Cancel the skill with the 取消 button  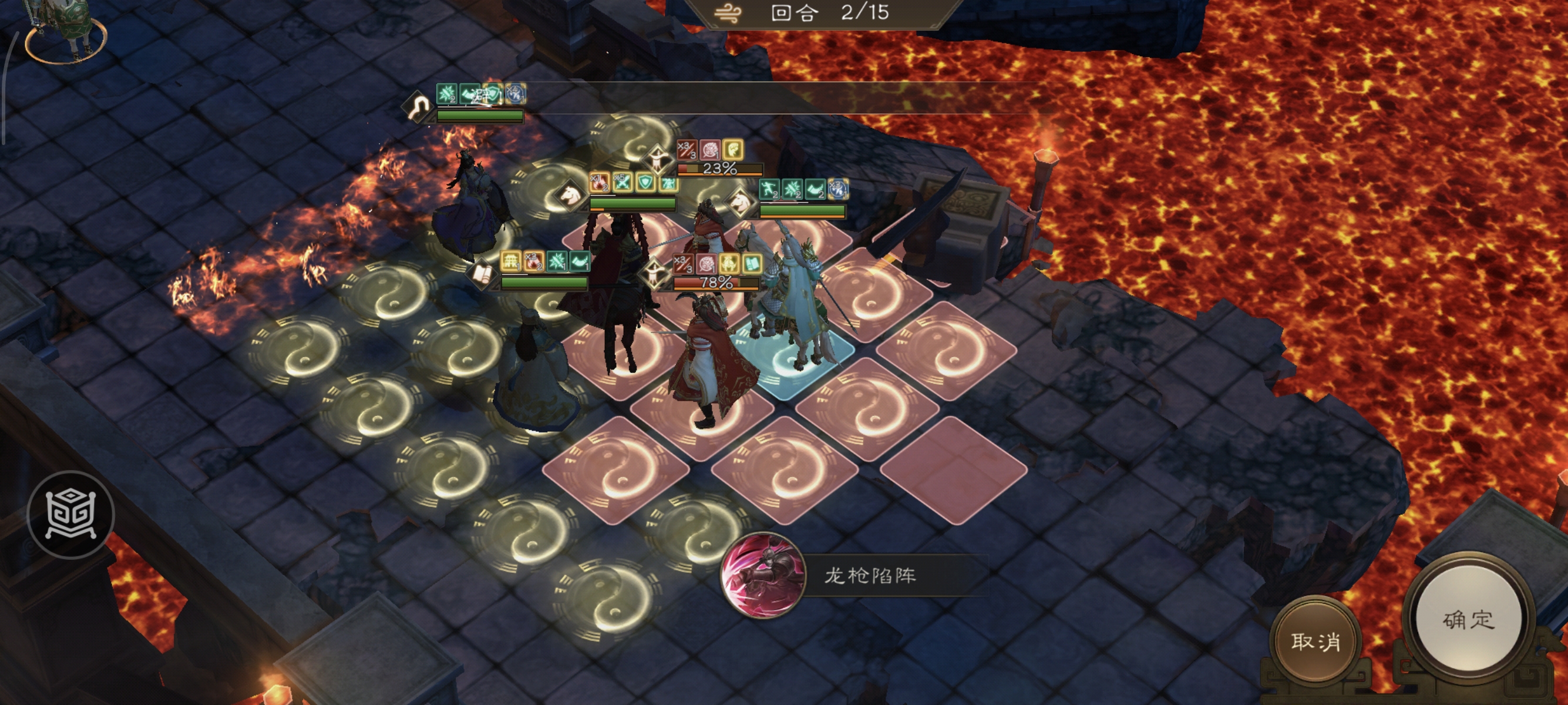pos(1315,641)
